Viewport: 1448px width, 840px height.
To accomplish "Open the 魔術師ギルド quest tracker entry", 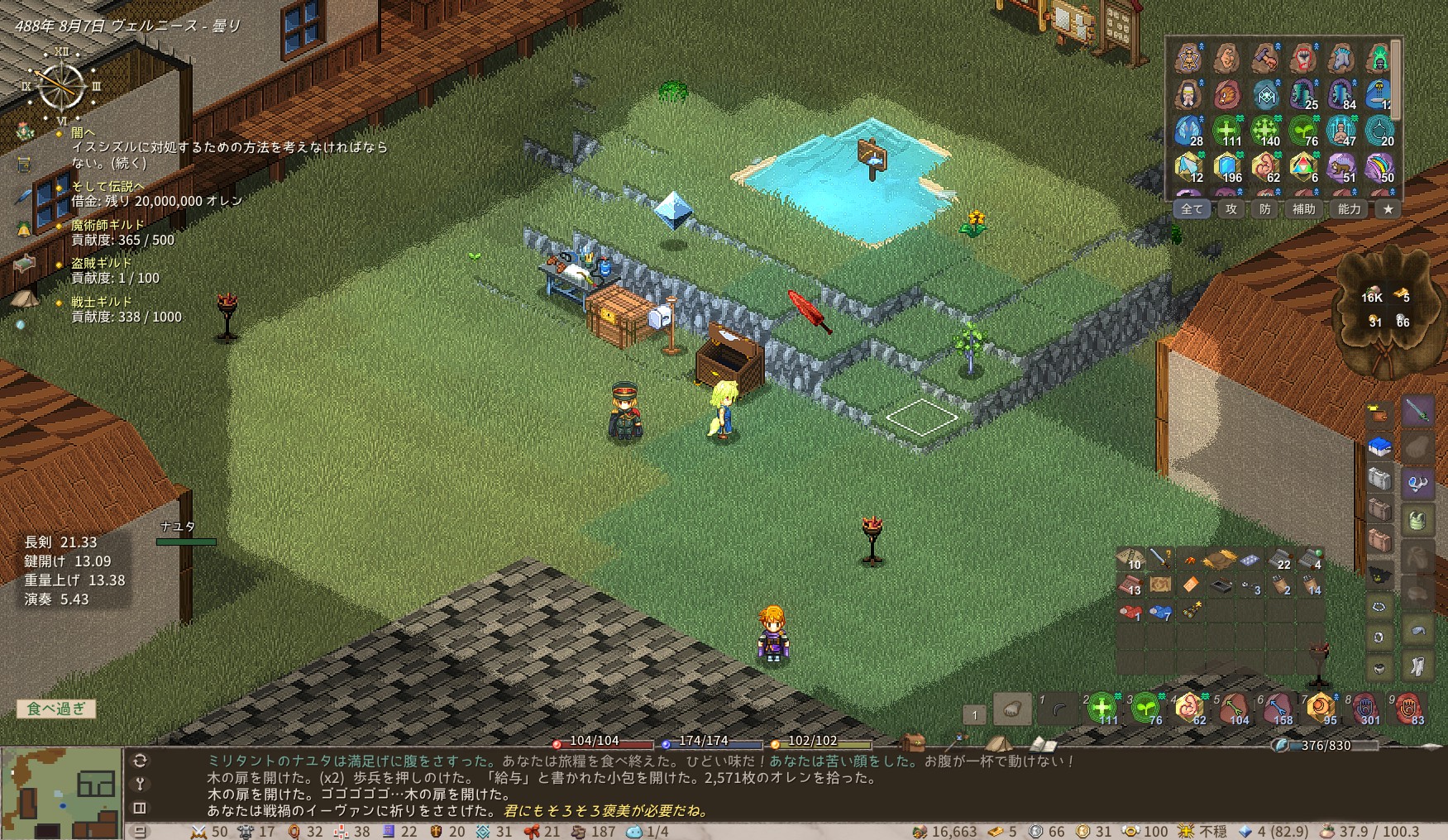I will tap(108, 225).
